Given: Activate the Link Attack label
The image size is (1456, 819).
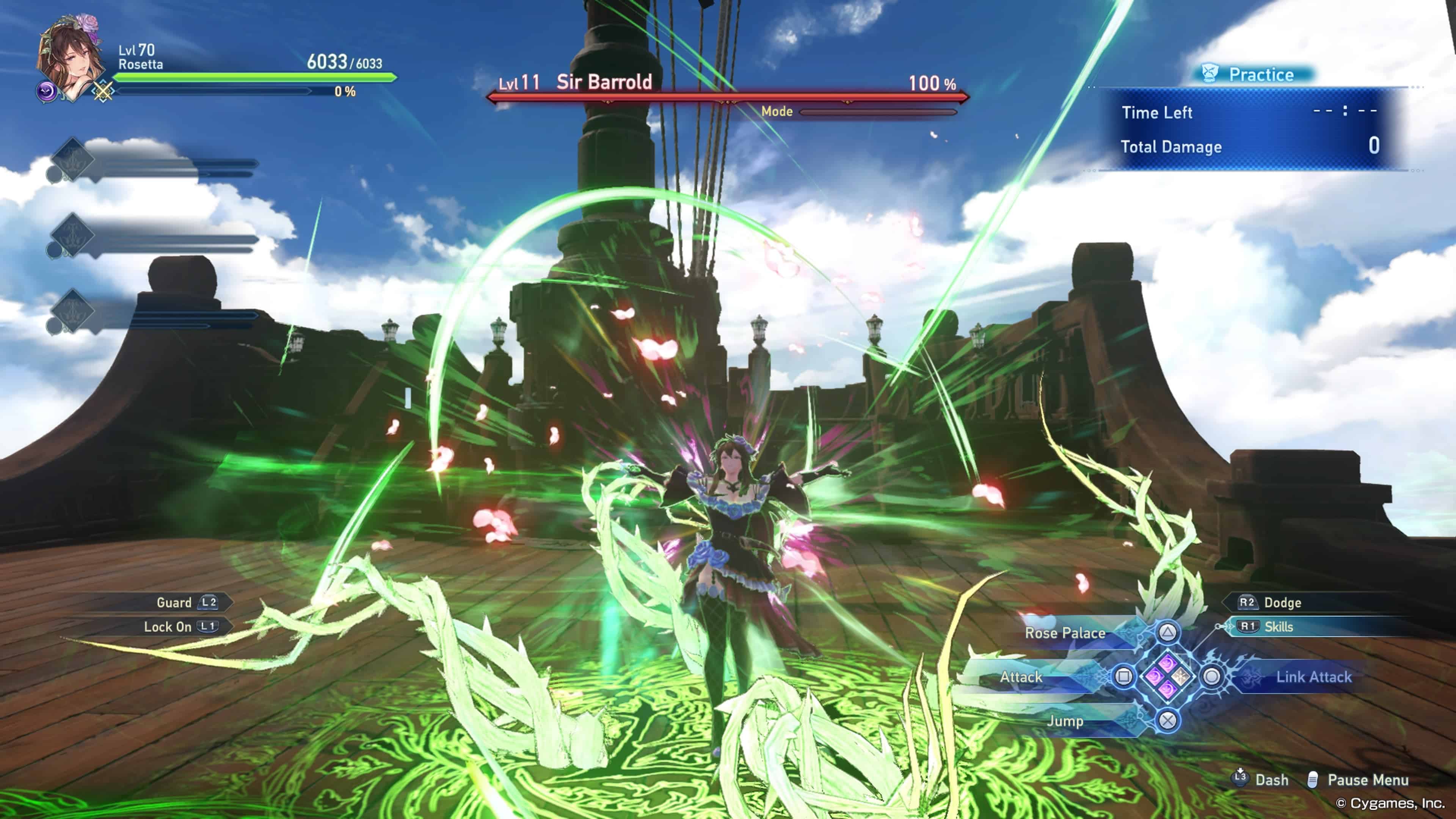Looking at the screenshot, I should [x=1313, y=676].
